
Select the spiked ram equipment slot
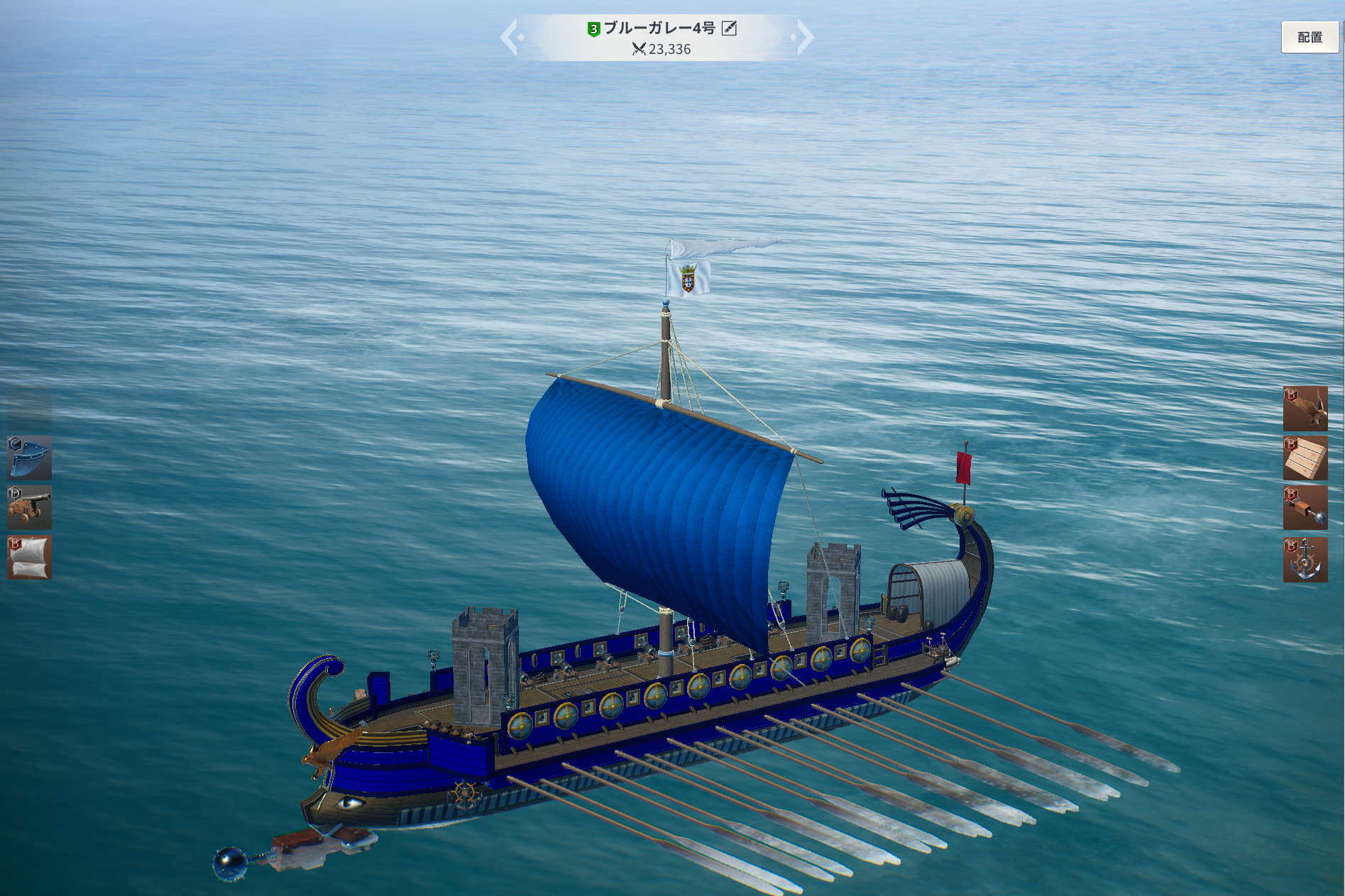pos(1305,508)
